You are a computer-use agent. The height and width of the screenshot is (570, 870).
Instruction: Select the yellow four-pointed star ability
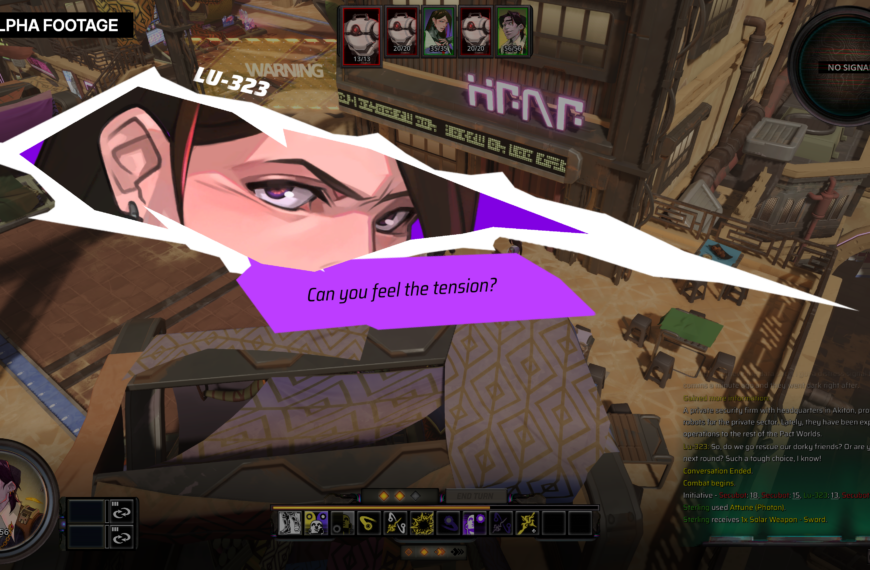click(x=528, y=523)
